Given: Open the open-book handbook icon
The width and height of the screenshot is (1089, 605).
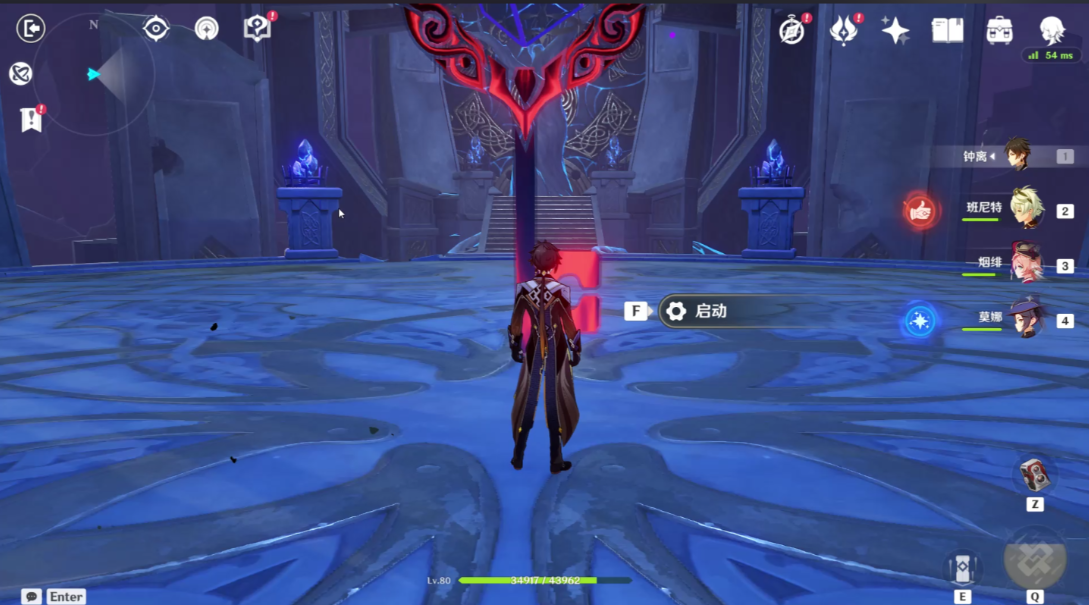Looking at the screenshot, I should tap(947, 30).
